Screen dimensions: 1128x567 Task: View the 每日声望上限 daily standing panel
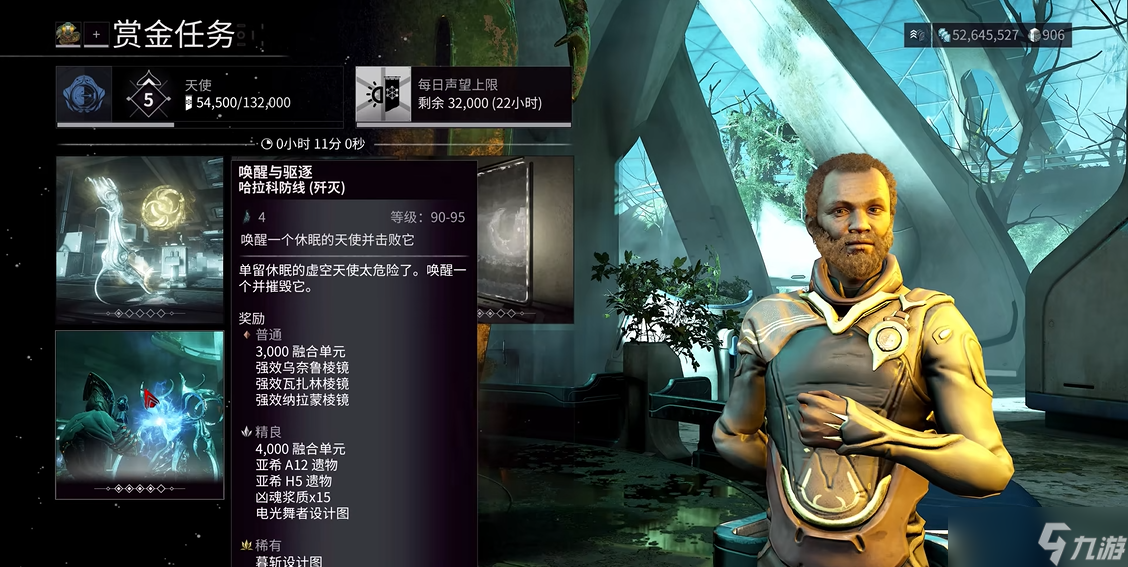coord(463,95)
